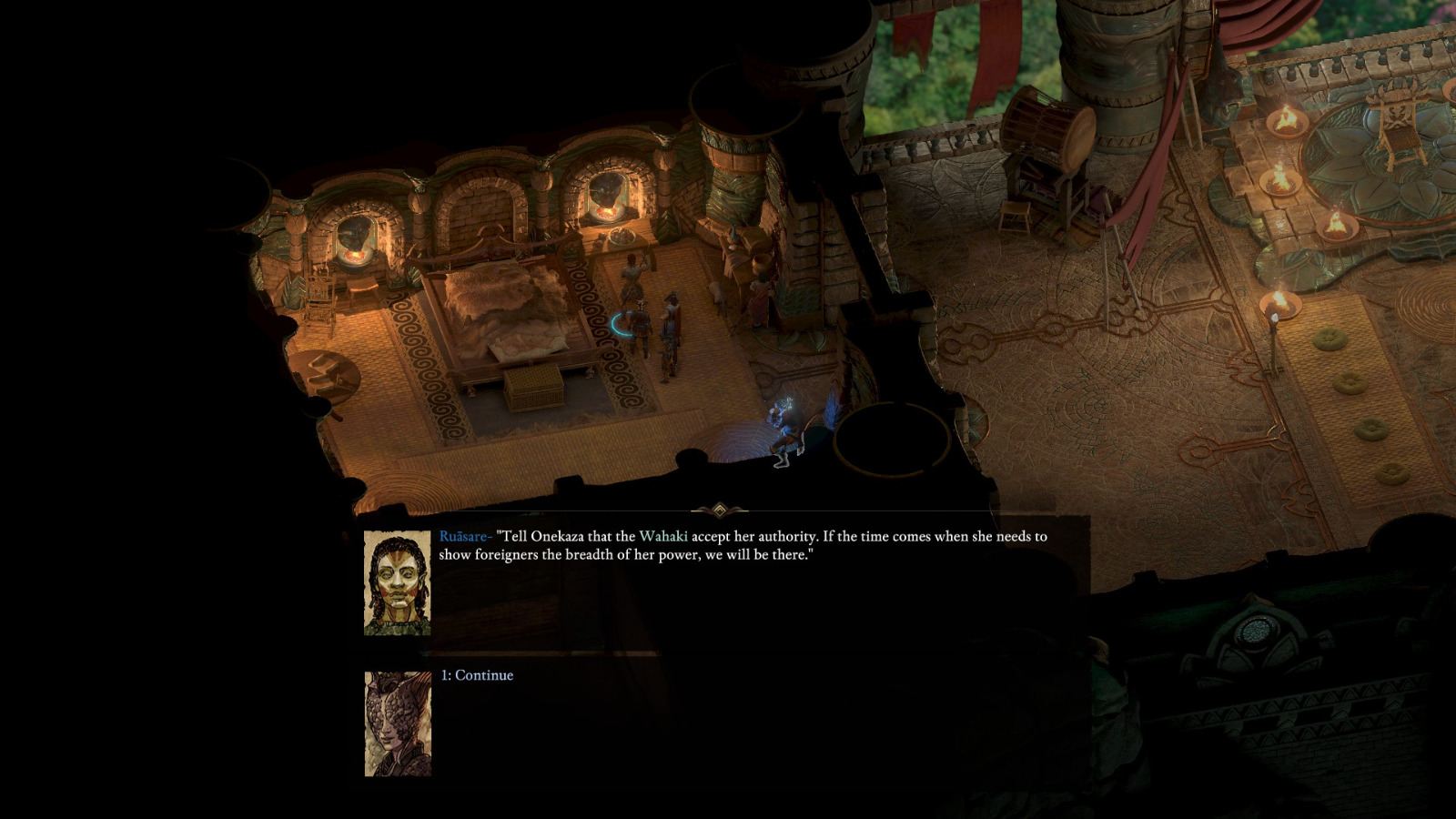Choose dialogue option 1: Continue

(478, 675)
